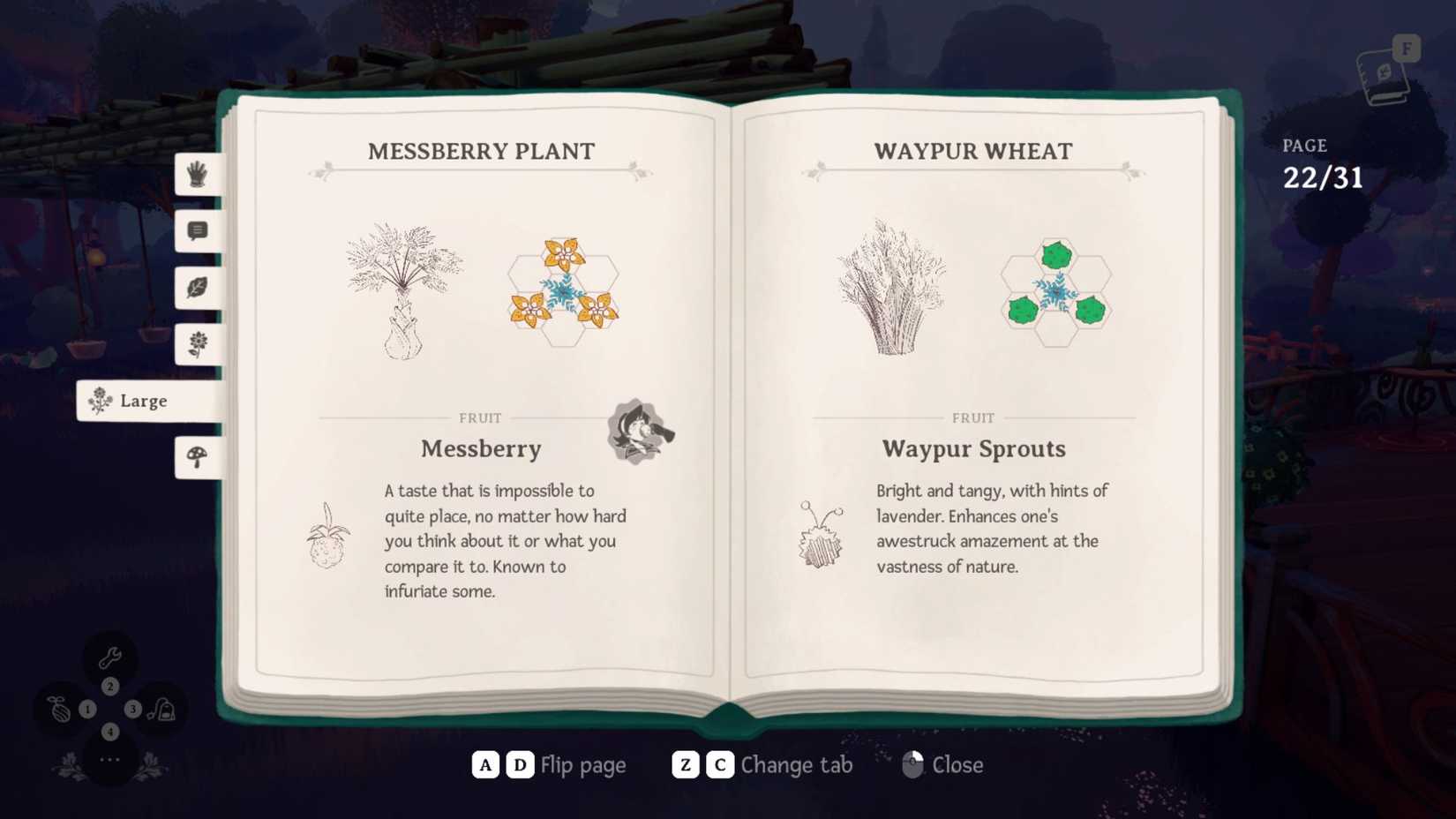Select the glove hand tab icon
Viewport: 1456px width, 819px height.
pyautogui.click(x=196, y=176)
